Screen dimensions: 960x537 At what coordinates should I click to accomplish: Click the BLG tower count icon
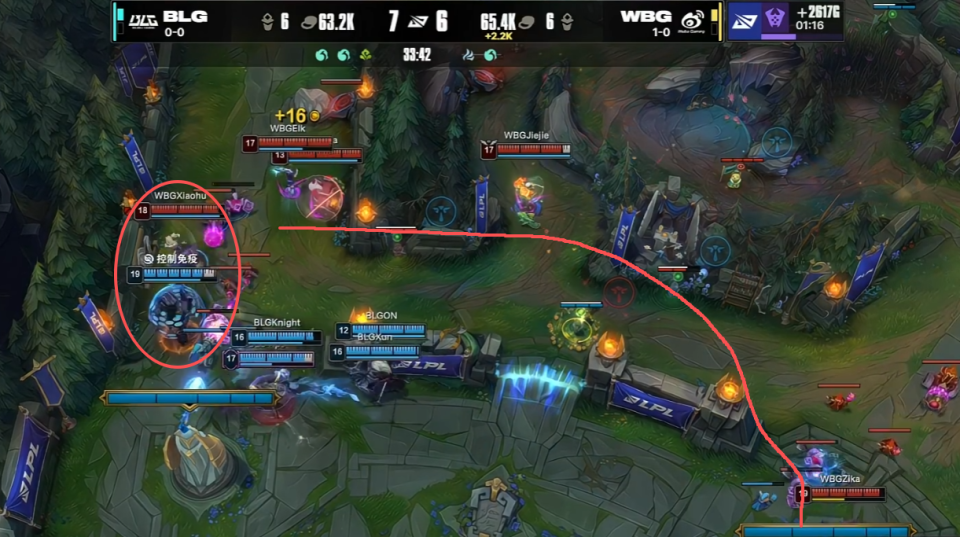click(x=268, y=20)
